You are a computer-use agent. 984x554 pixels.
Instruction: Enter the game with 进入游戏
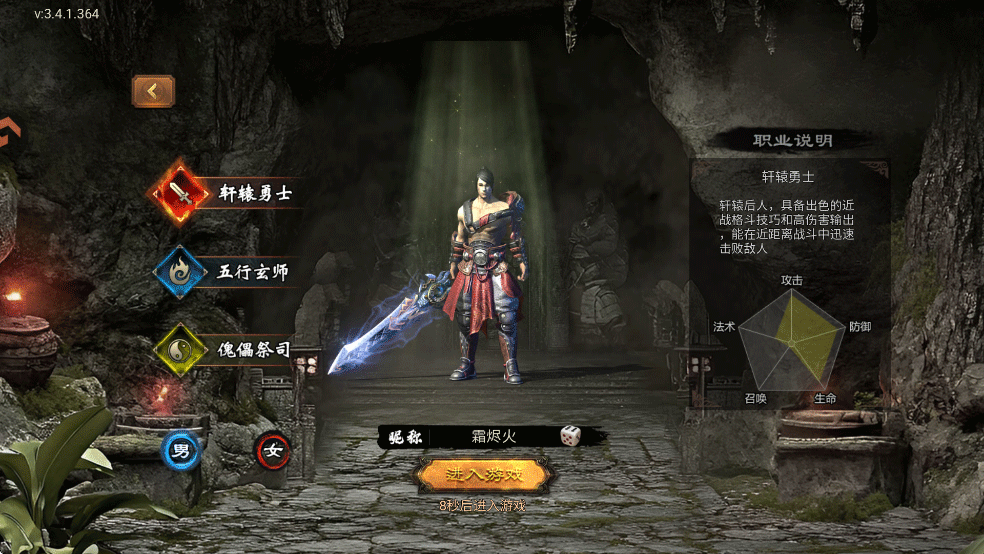point(482,474)
